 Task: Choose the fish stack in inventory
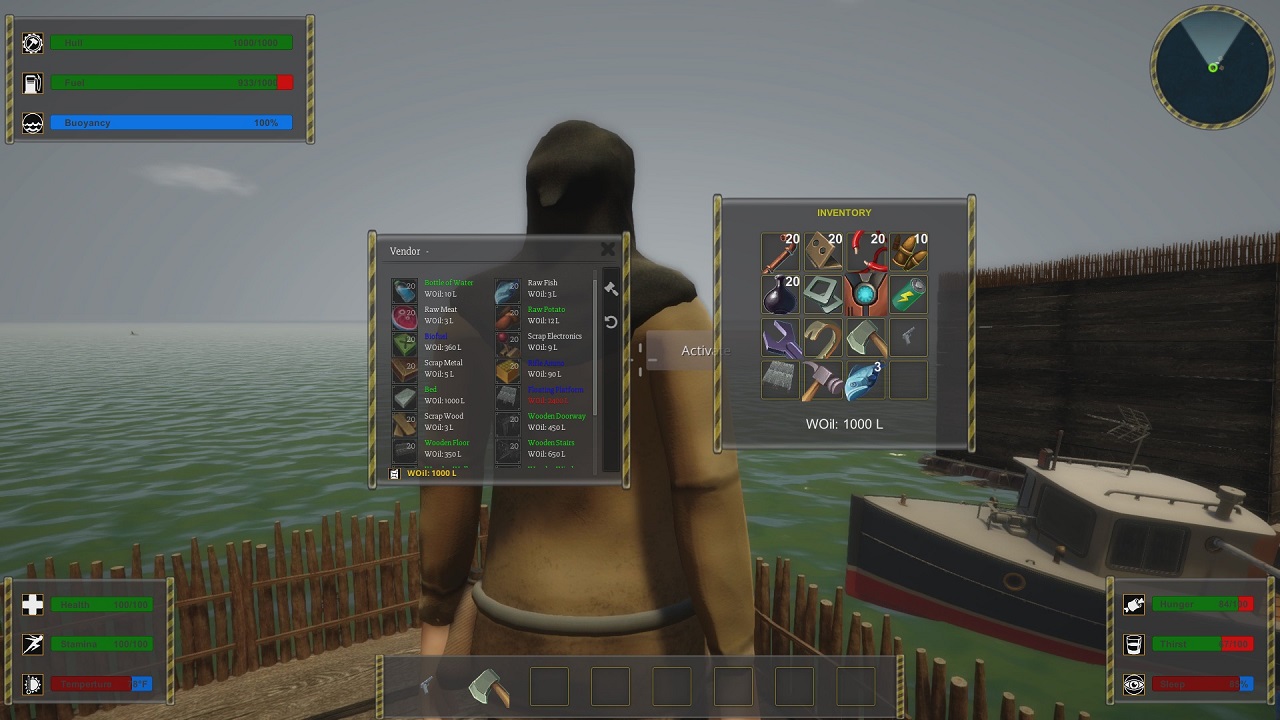click(x=865, y=381)
